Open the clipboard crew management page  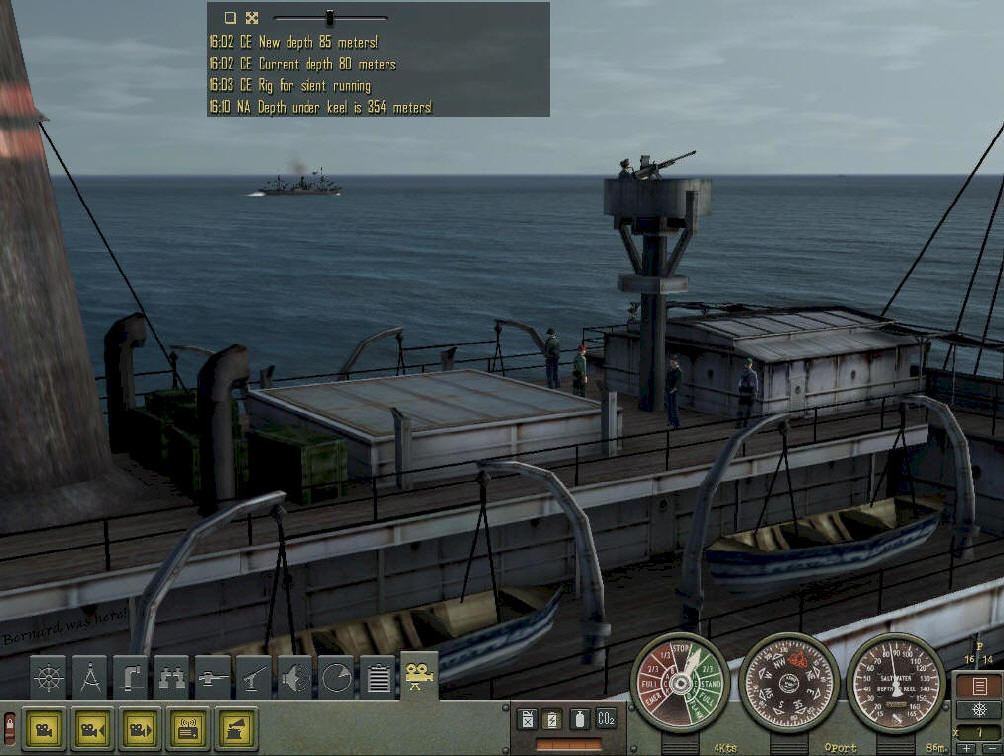(x=377, y=679)
